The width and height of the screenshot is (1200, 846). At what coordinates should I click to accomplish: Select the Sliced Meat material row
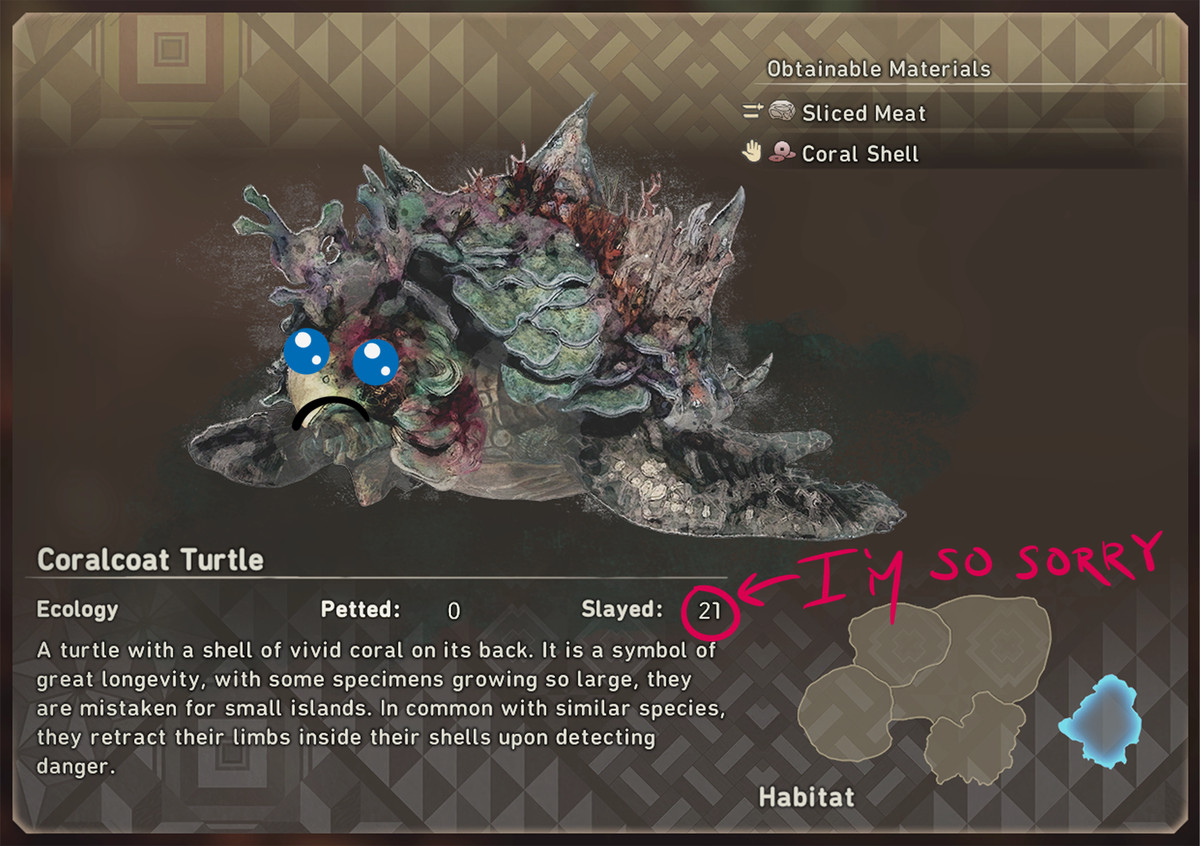(x=863, y=113)
